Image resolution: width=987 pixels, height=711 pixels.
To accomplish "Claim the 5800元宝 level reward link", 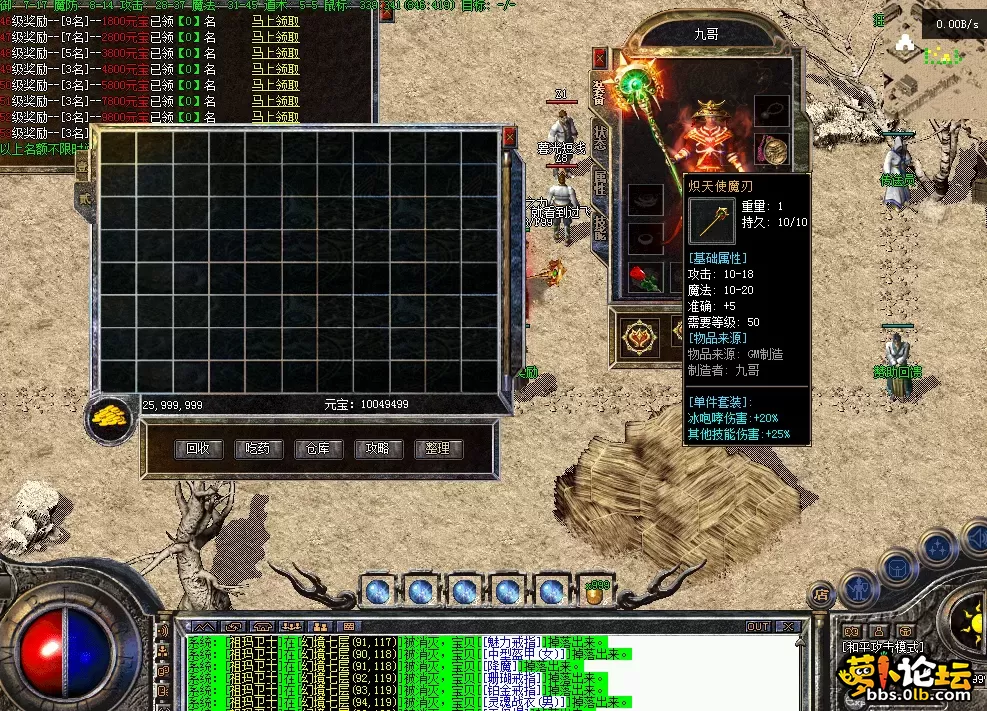I will (275, 85).
